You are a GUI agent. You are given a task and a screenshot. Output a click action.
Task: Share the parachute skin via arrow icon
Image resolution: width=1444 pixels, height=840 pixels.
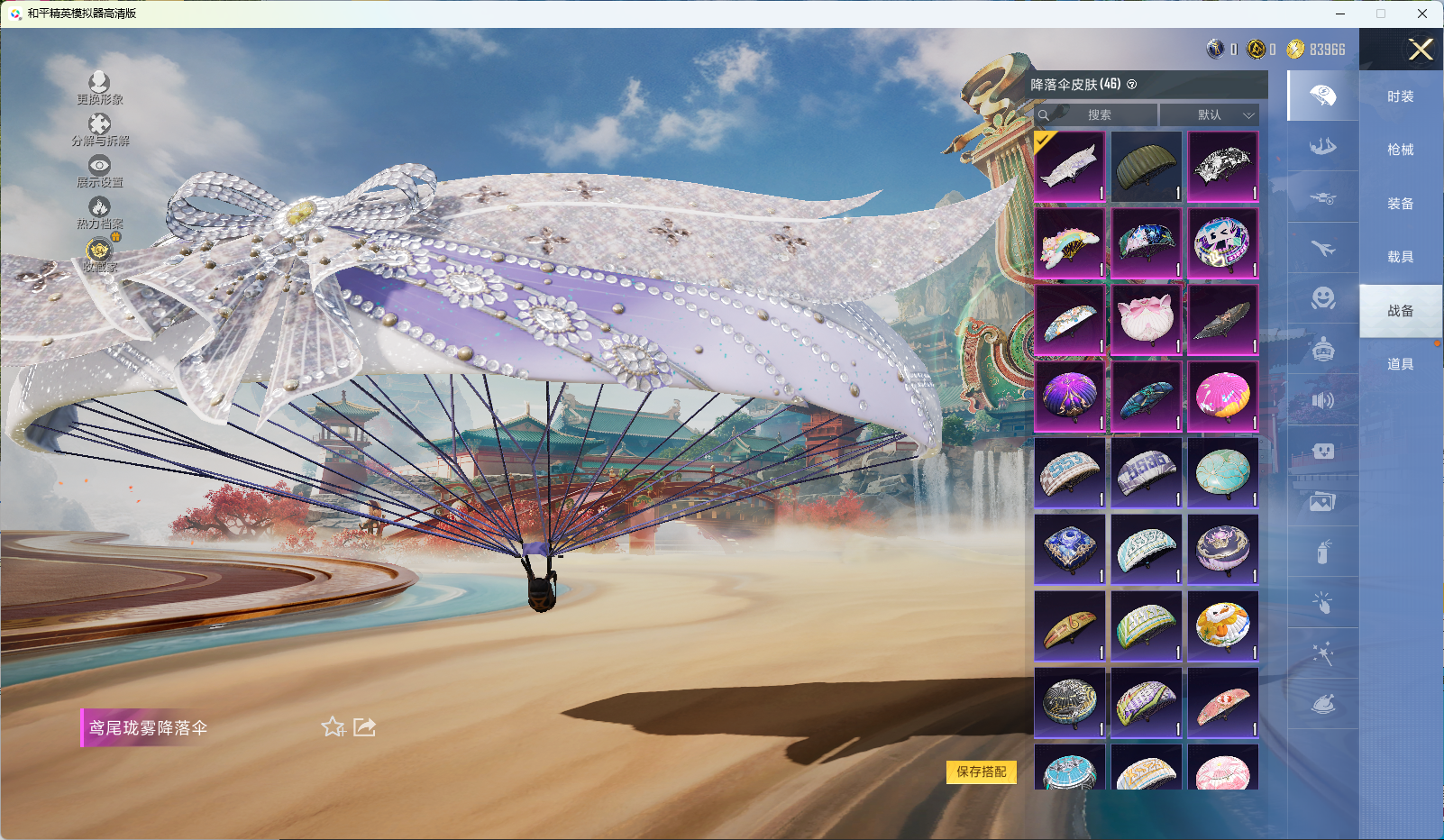point(364,726)
